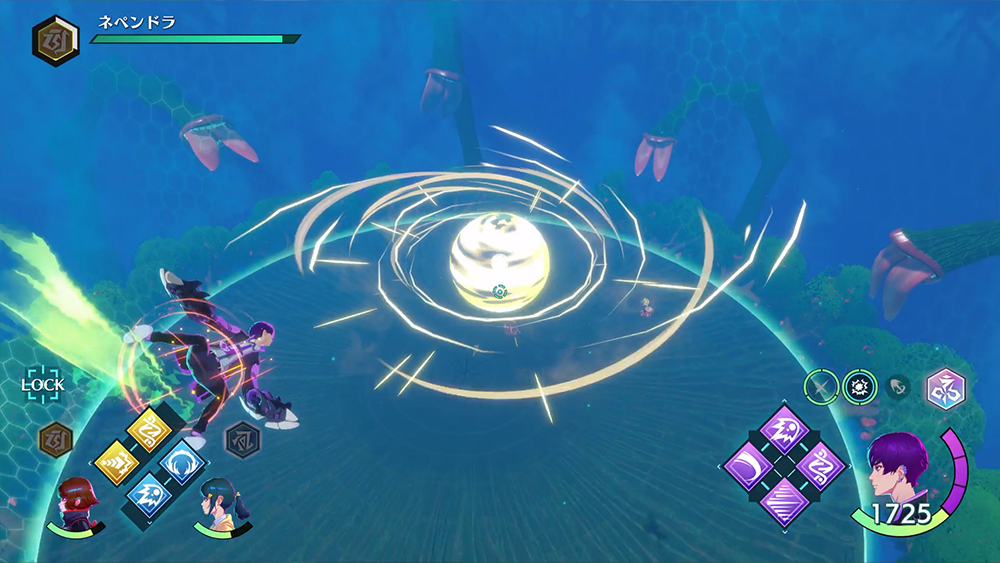Click the greyed-out anchor-shaped icon
Viewport: 1000px width, 563px height.
896,386
